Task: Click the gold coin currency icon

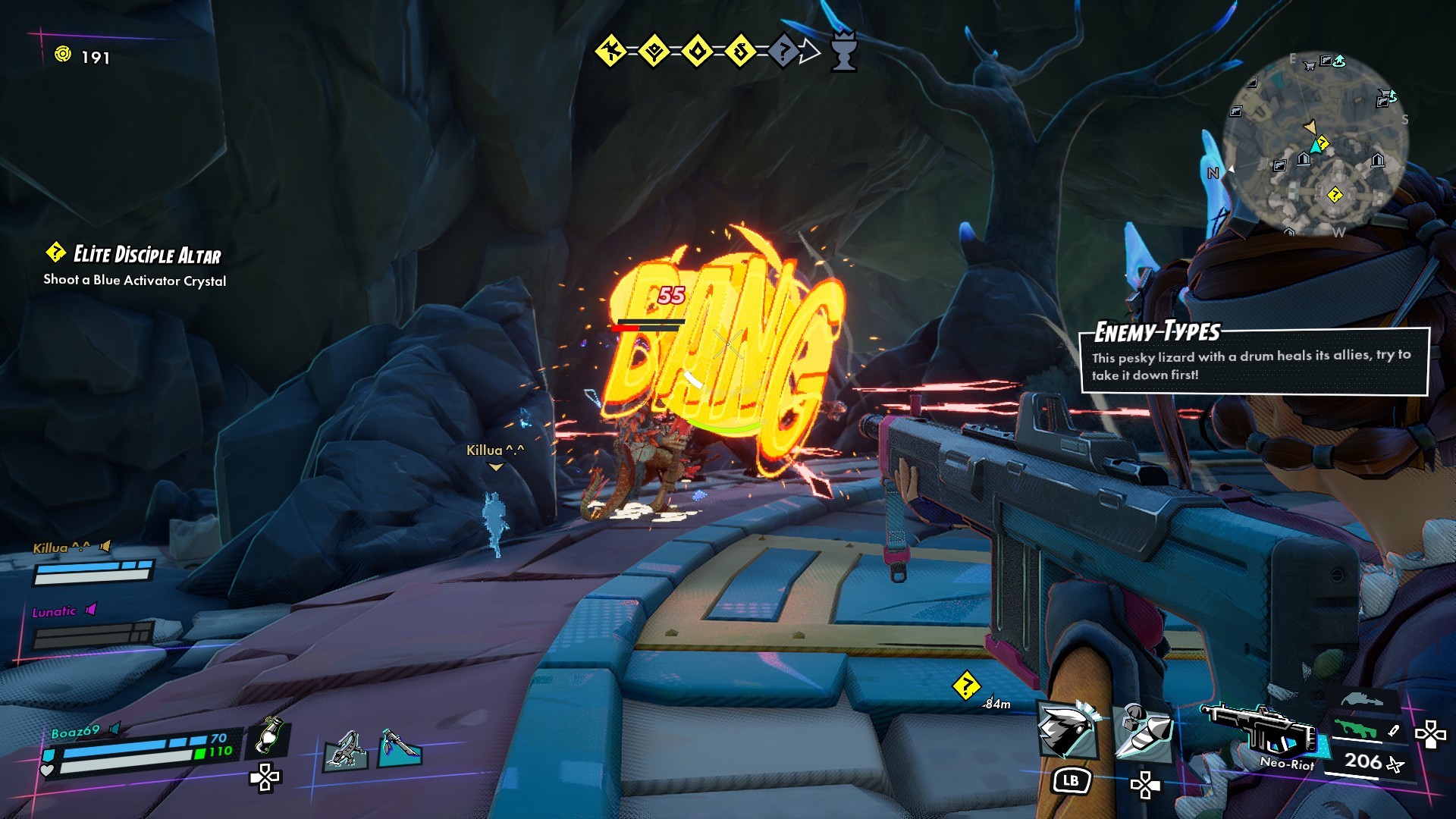Action: (63, 55)
